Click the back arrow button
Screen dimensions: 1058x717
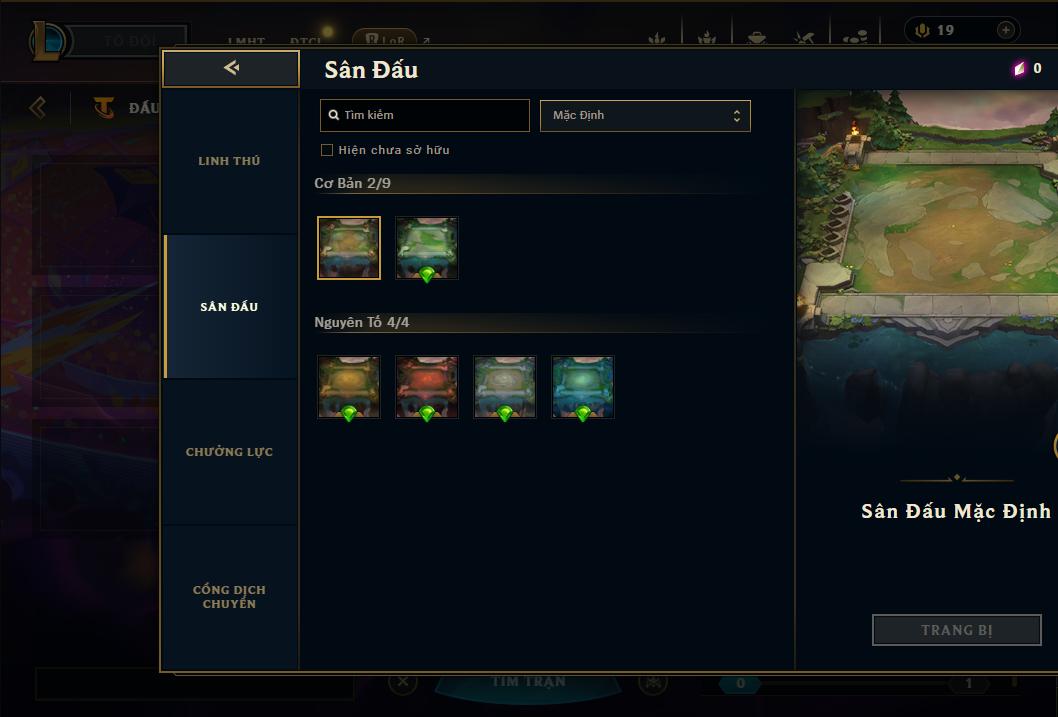tap(231, 69)
